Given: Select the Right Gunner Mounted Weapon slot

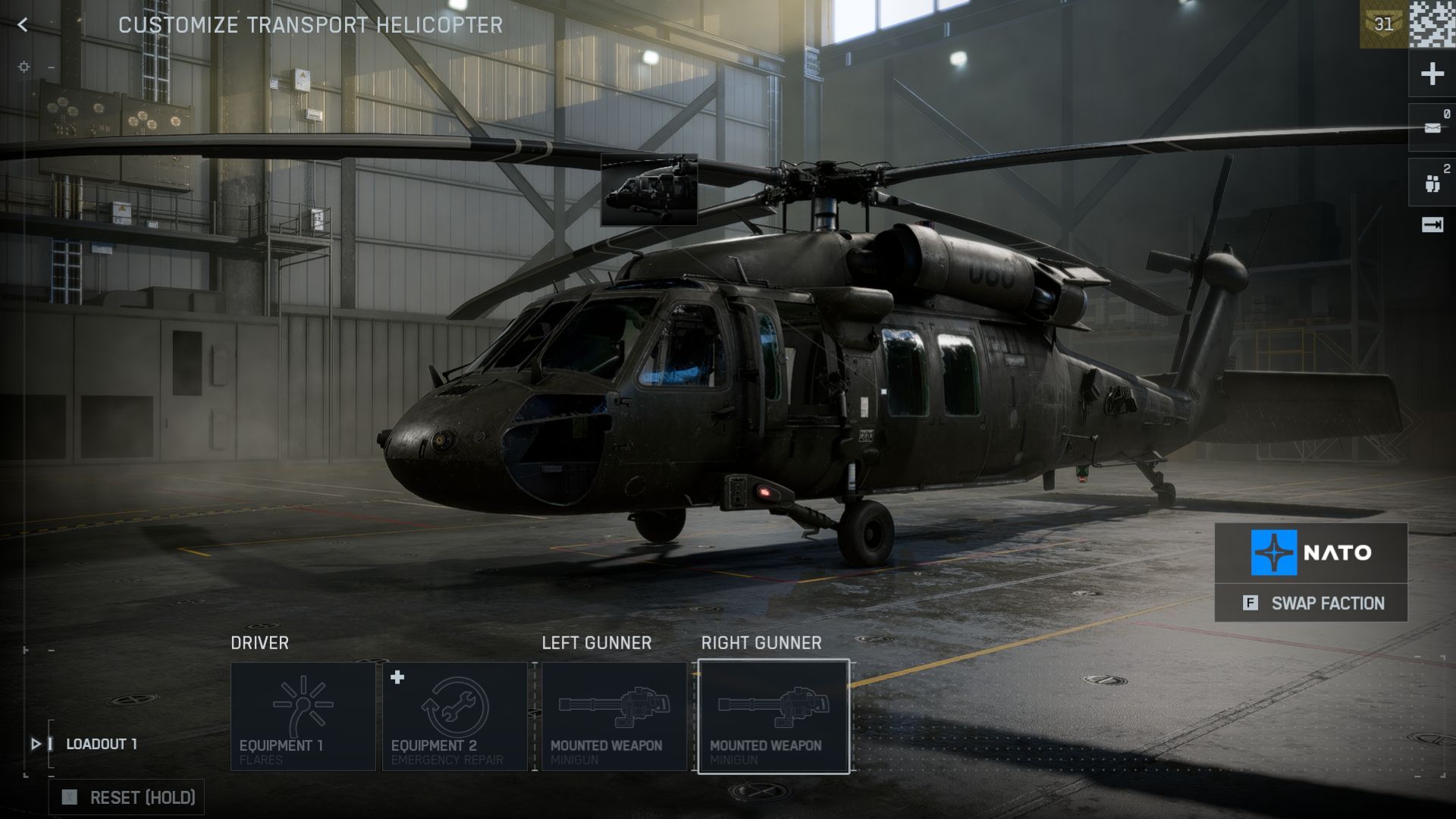Looking at the screenshot, I should 773,717.
